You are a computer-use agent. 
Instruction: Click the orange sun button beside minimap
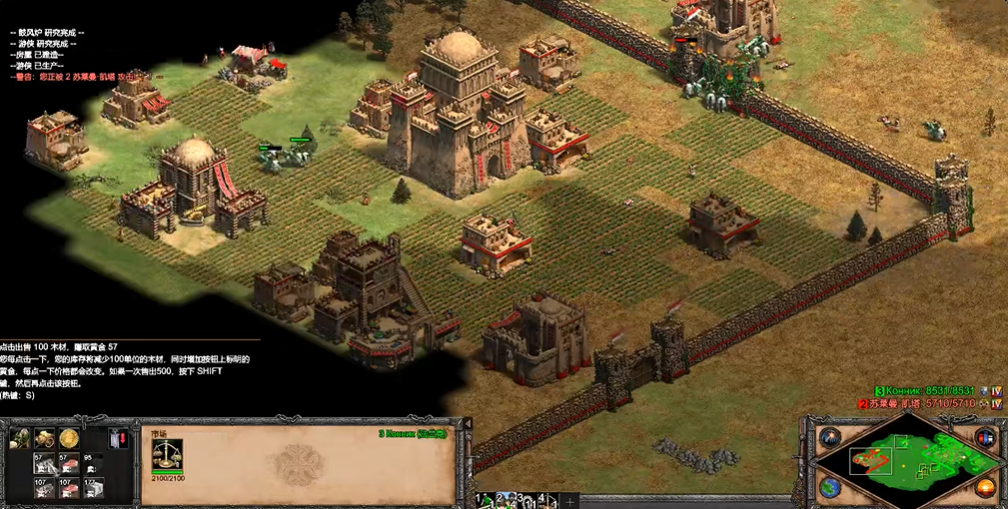point(985,488)
